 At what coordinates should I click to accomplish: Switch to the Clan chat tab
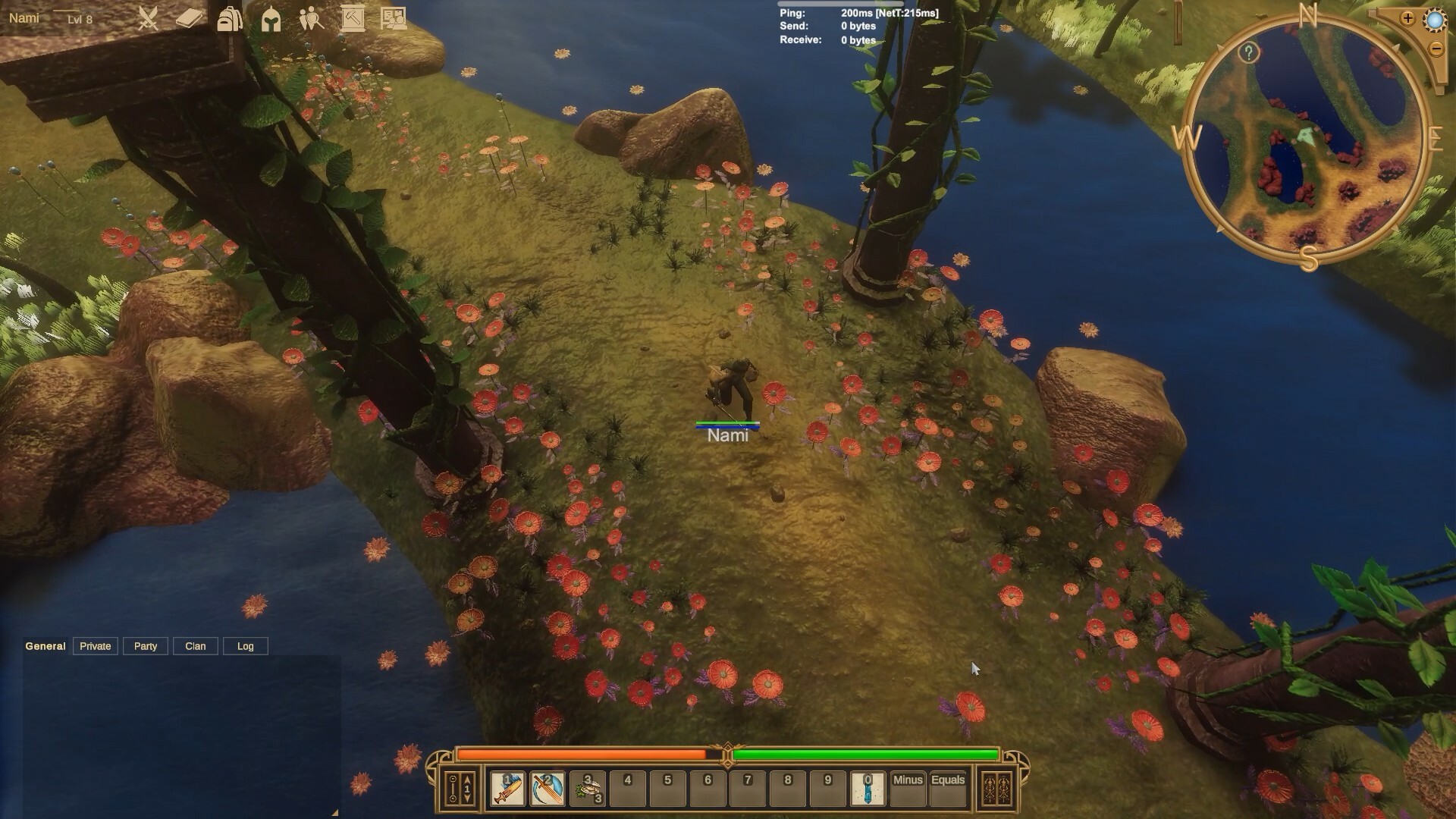pyautogui.click(x=195, y=646)
